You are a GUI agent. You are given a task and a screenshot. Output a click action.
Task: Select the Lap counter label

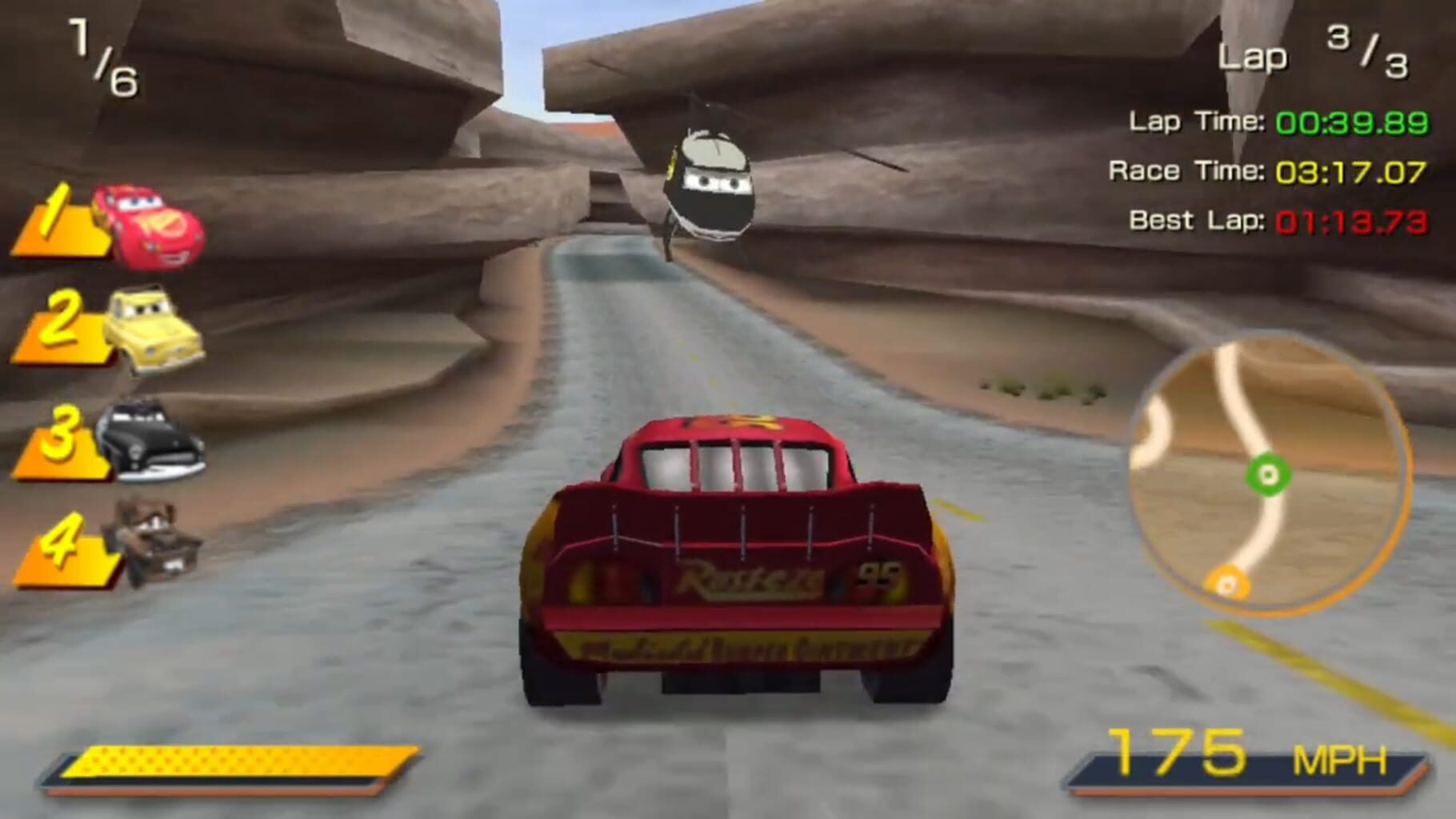click(1254, 54)
